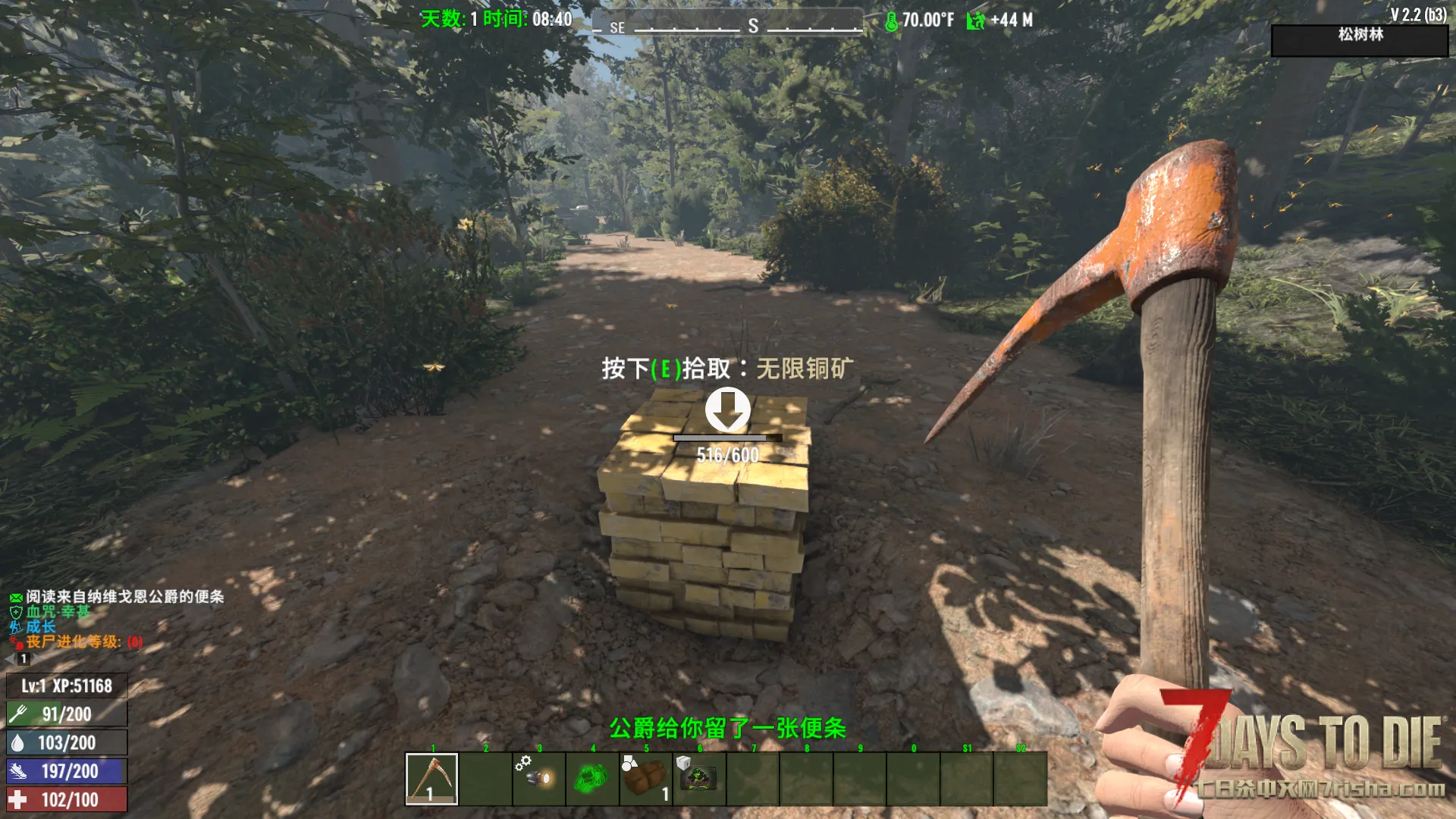
Task: Select the flashlight mod hotbar slot
Action: [538, 778]
